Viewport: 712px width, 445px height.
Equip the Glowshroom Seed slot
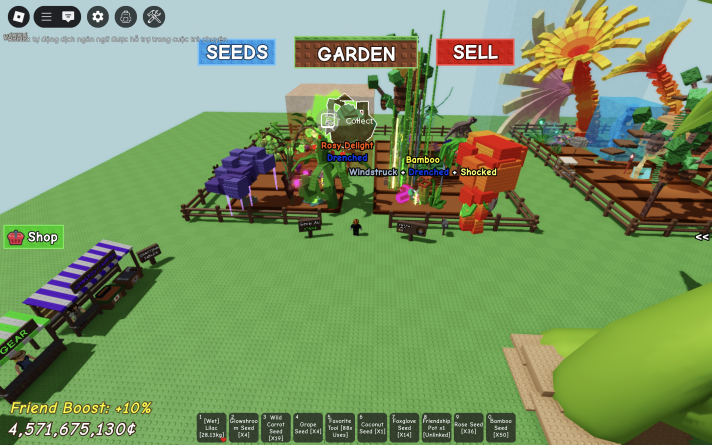click(243, 428)
